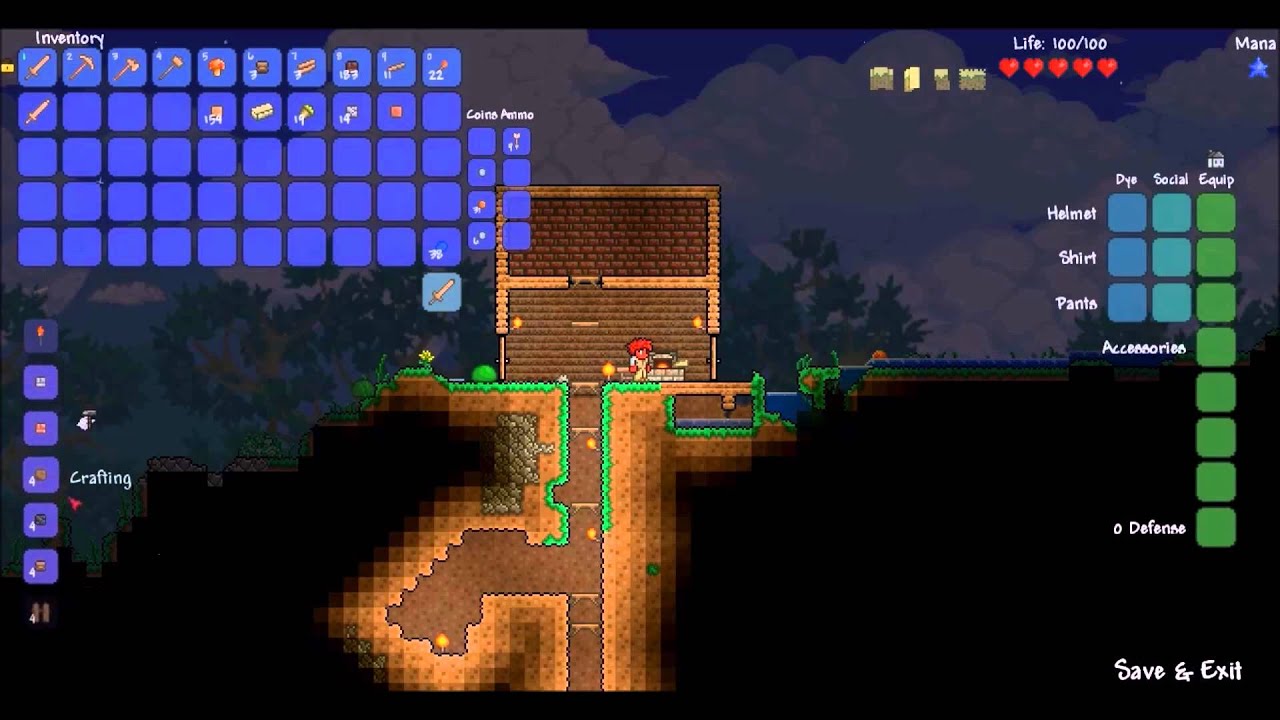Select the Shirt social slot
This screenshot has height=720, width=1280.
tap(1171, 258)
